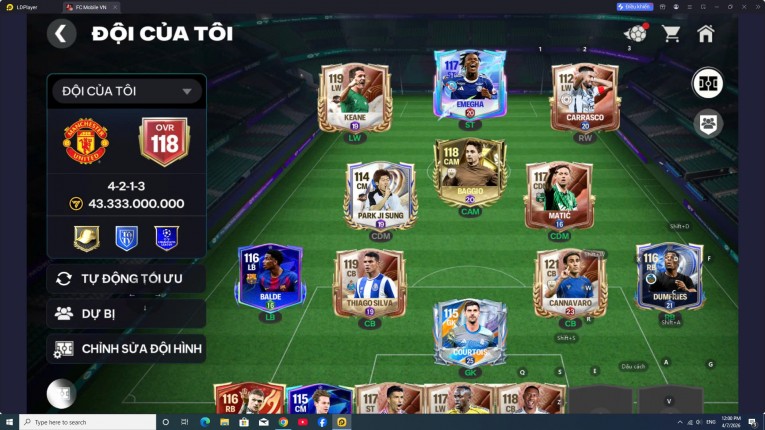Select Thiago Silva CB card
The height and width of the screenshot is (430, 765).
click(x=369, y=284)
